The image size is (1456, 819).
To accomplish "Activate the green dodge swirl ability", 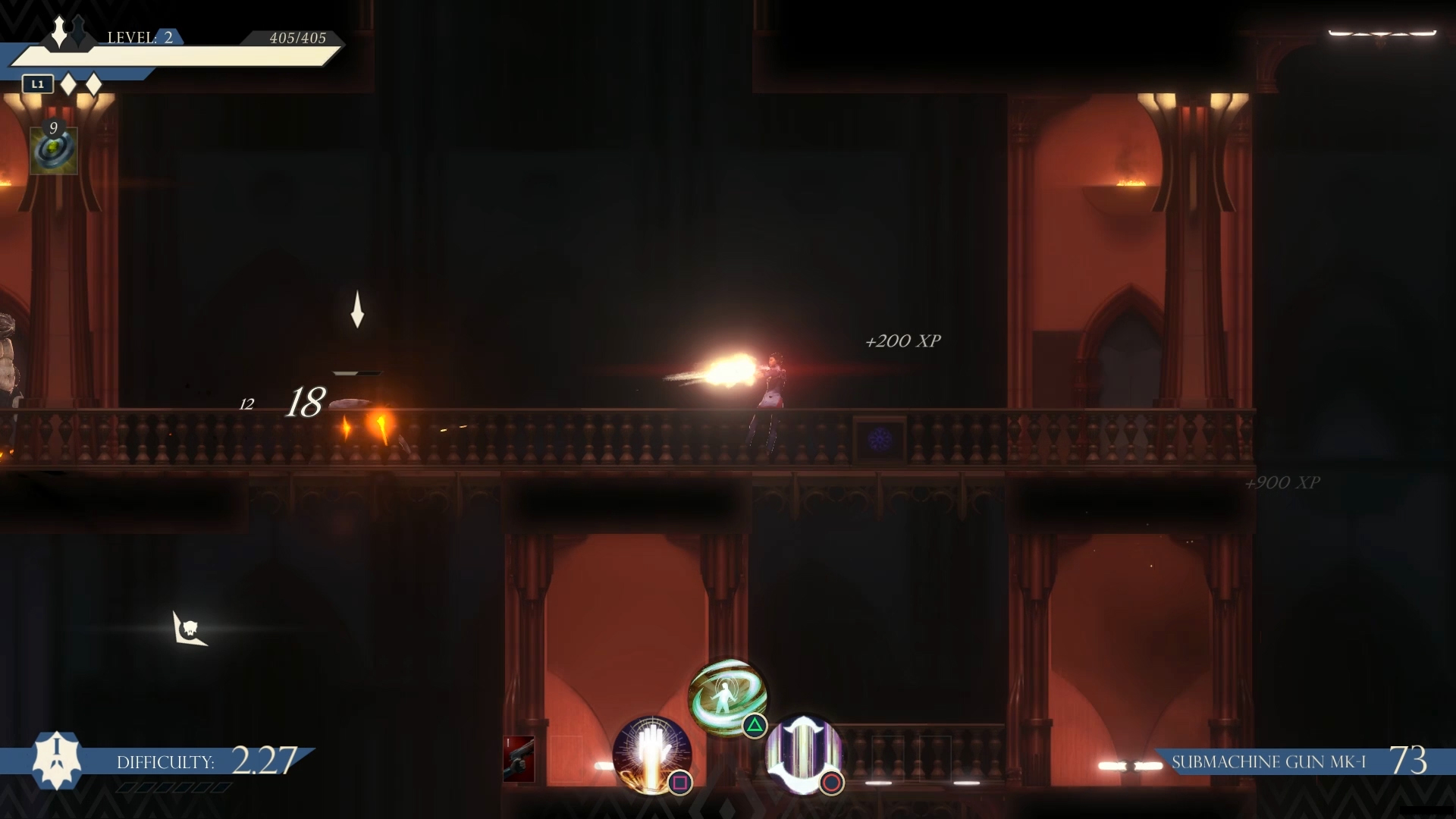I will point(724,696).
